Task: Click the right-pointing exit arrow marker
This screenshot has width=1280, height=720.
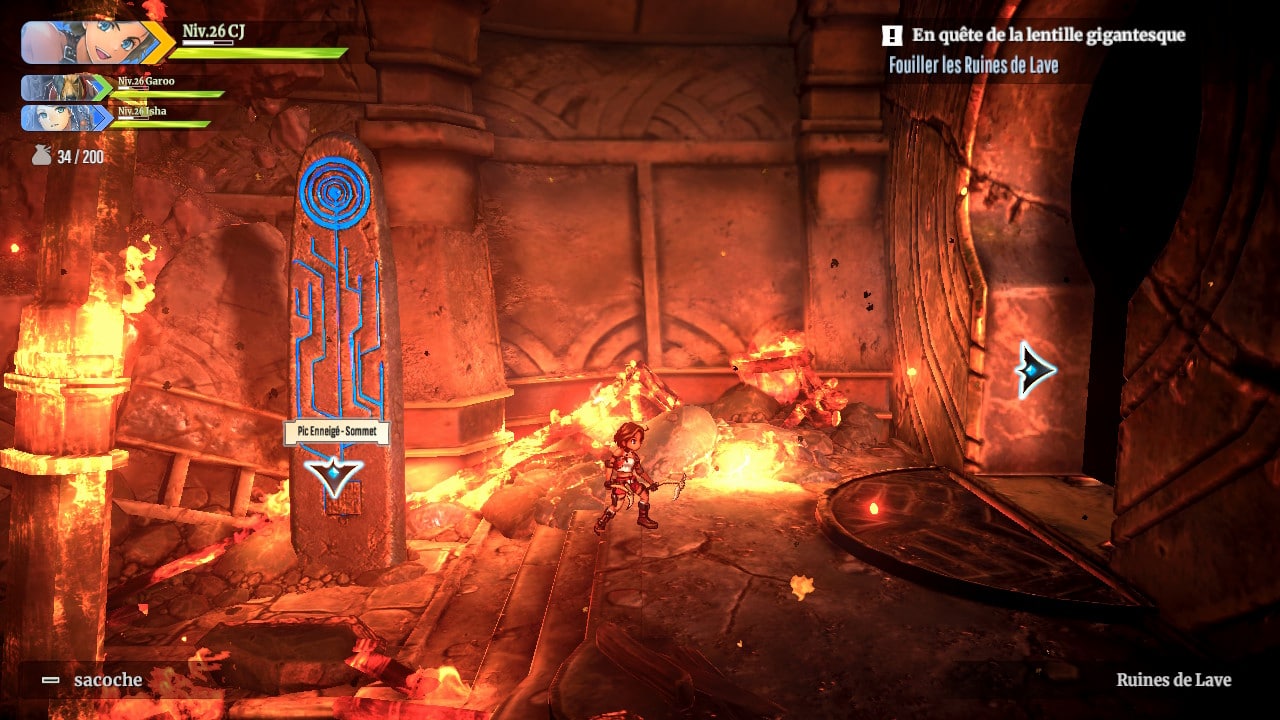Action: [x=1035, y=370]
